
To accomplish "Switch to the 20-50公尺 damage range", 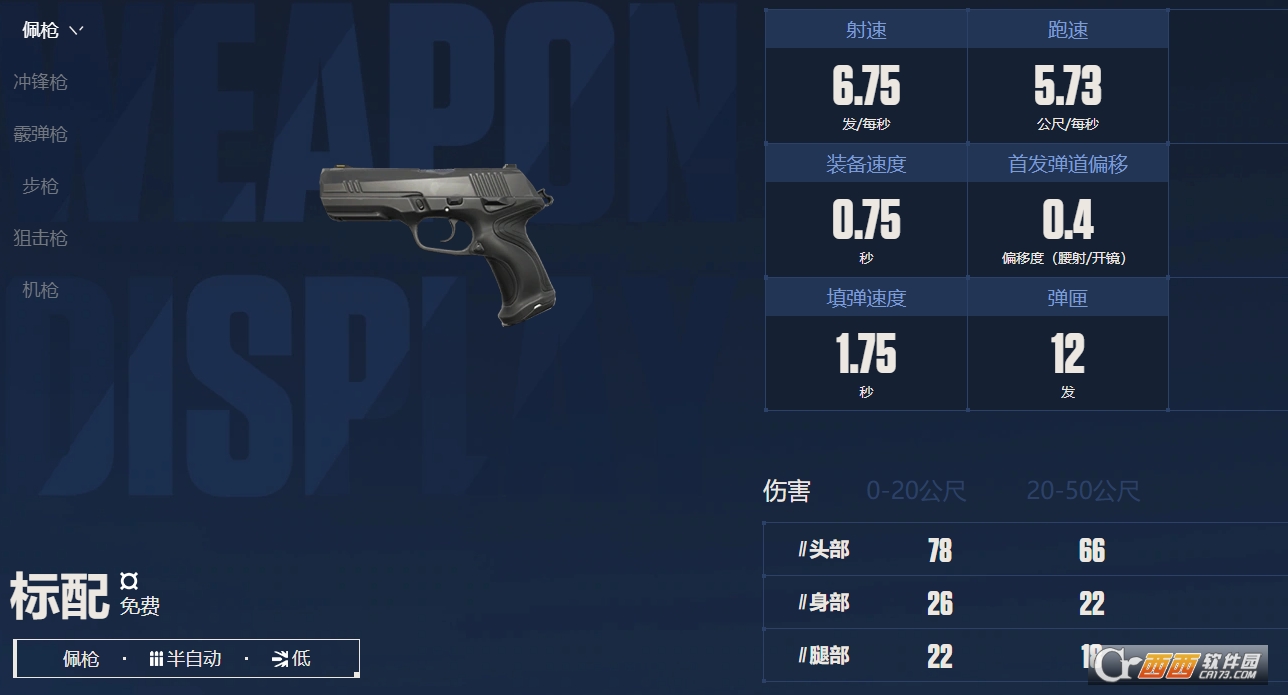I will 1083,491.
